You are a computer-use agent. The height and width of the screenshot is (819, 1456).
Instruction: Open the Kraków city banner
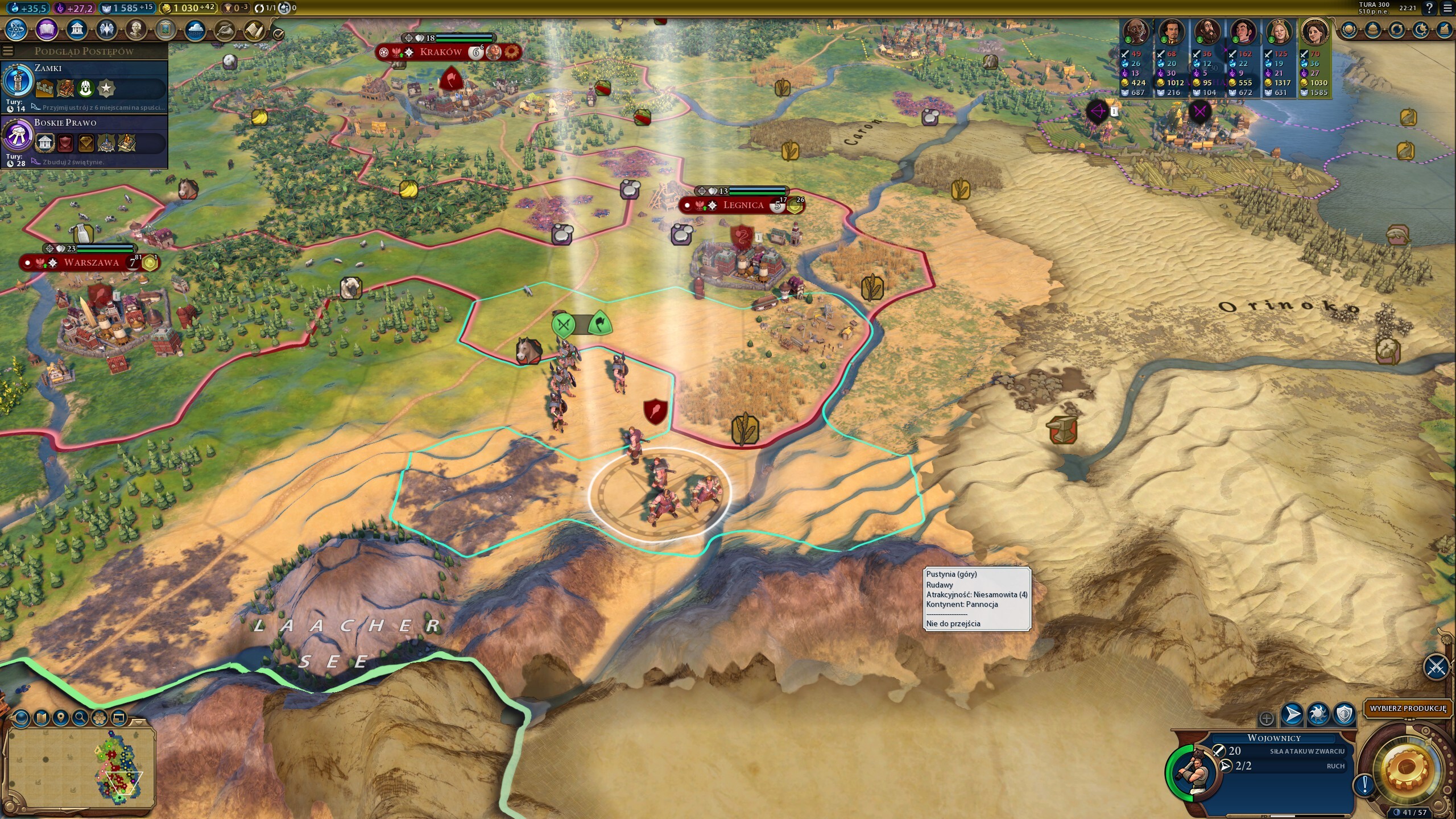pyautogui.click(x=441, y=52)
